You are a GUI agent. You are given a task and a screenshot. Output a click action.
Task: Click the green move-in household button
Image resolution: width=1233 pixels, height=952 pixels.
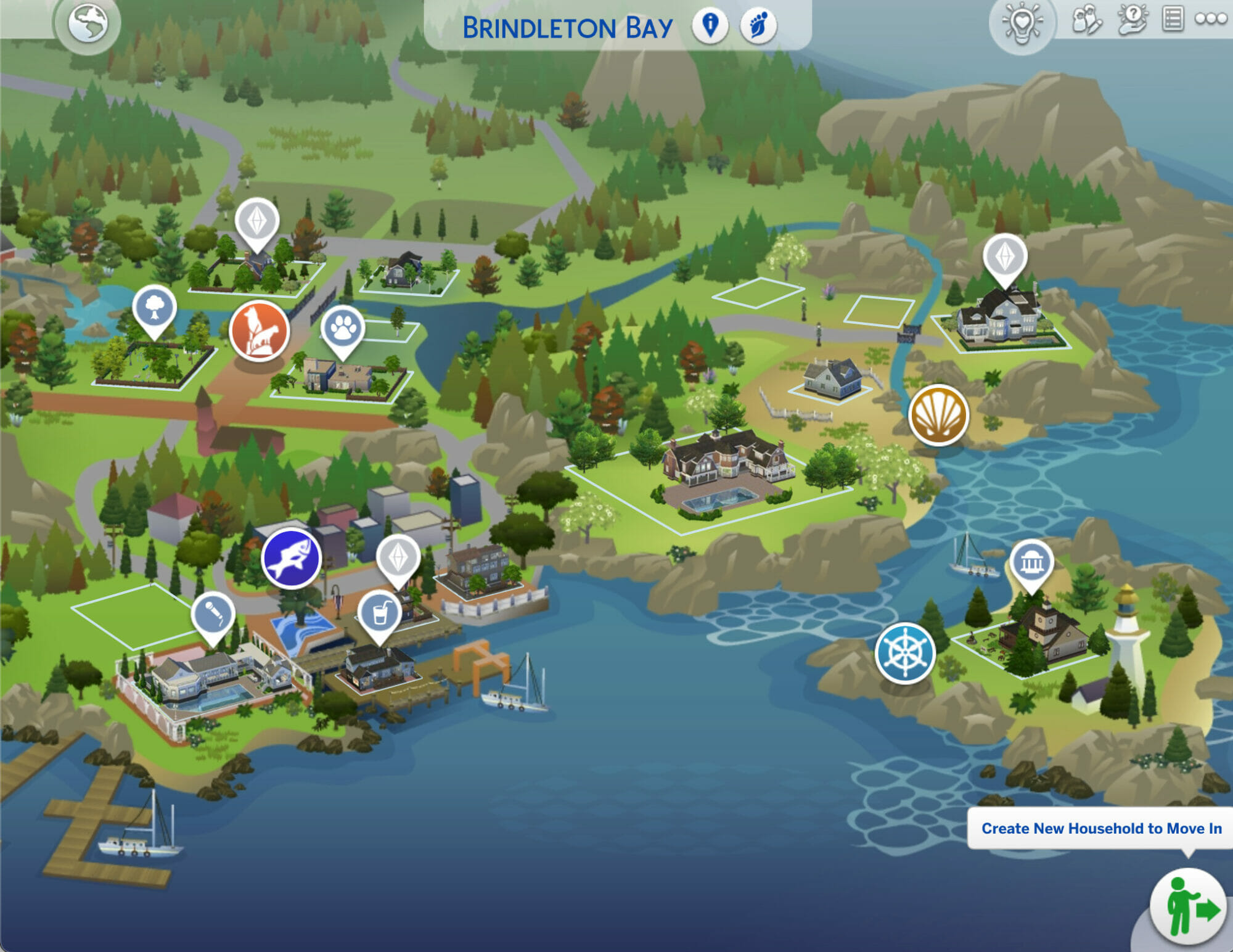pos(1188,908)
